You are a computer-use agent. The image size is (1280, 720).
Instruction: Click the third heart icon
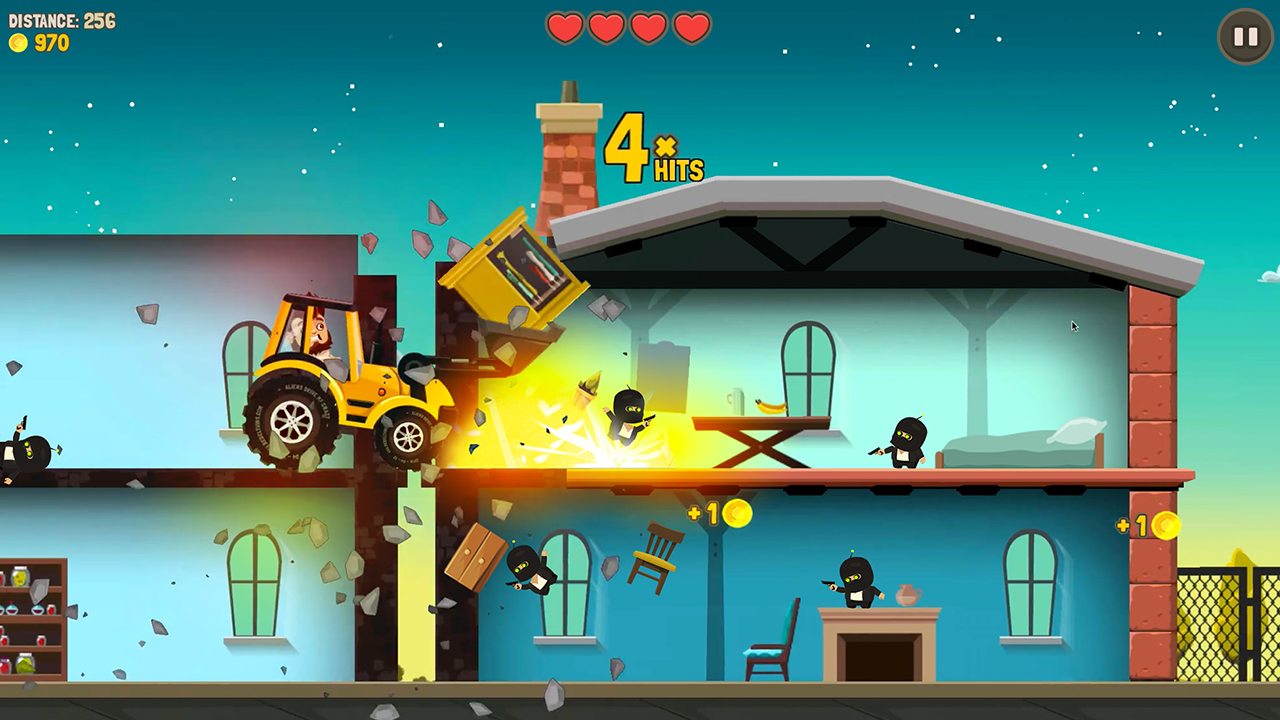coord(648,28)
